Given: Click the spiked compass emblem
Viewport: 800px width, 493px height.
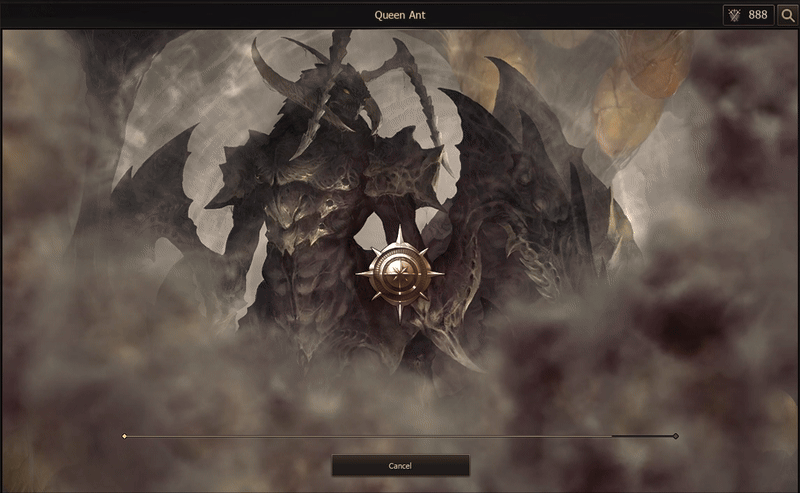Looking at the screenshot, I should (400, 273).
